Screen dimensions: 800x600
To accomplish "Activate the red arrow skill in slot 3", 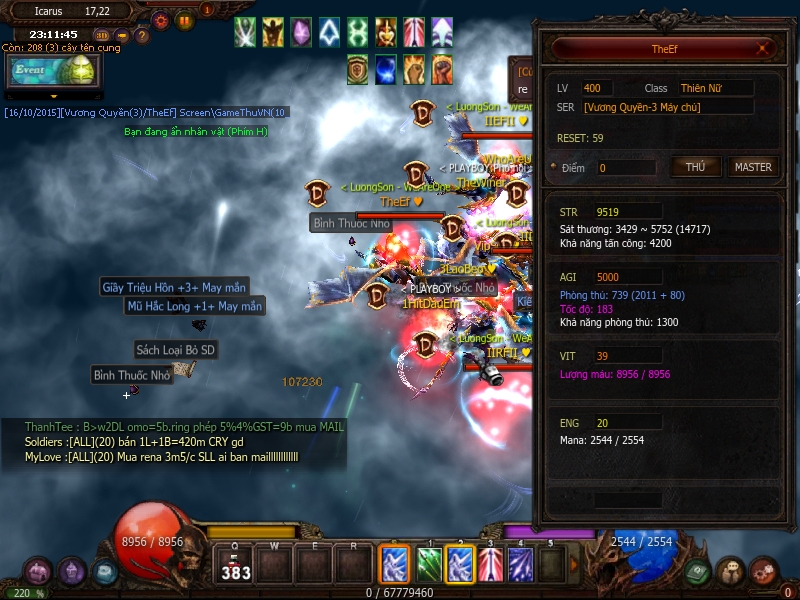I will click(x=490, y=565).
